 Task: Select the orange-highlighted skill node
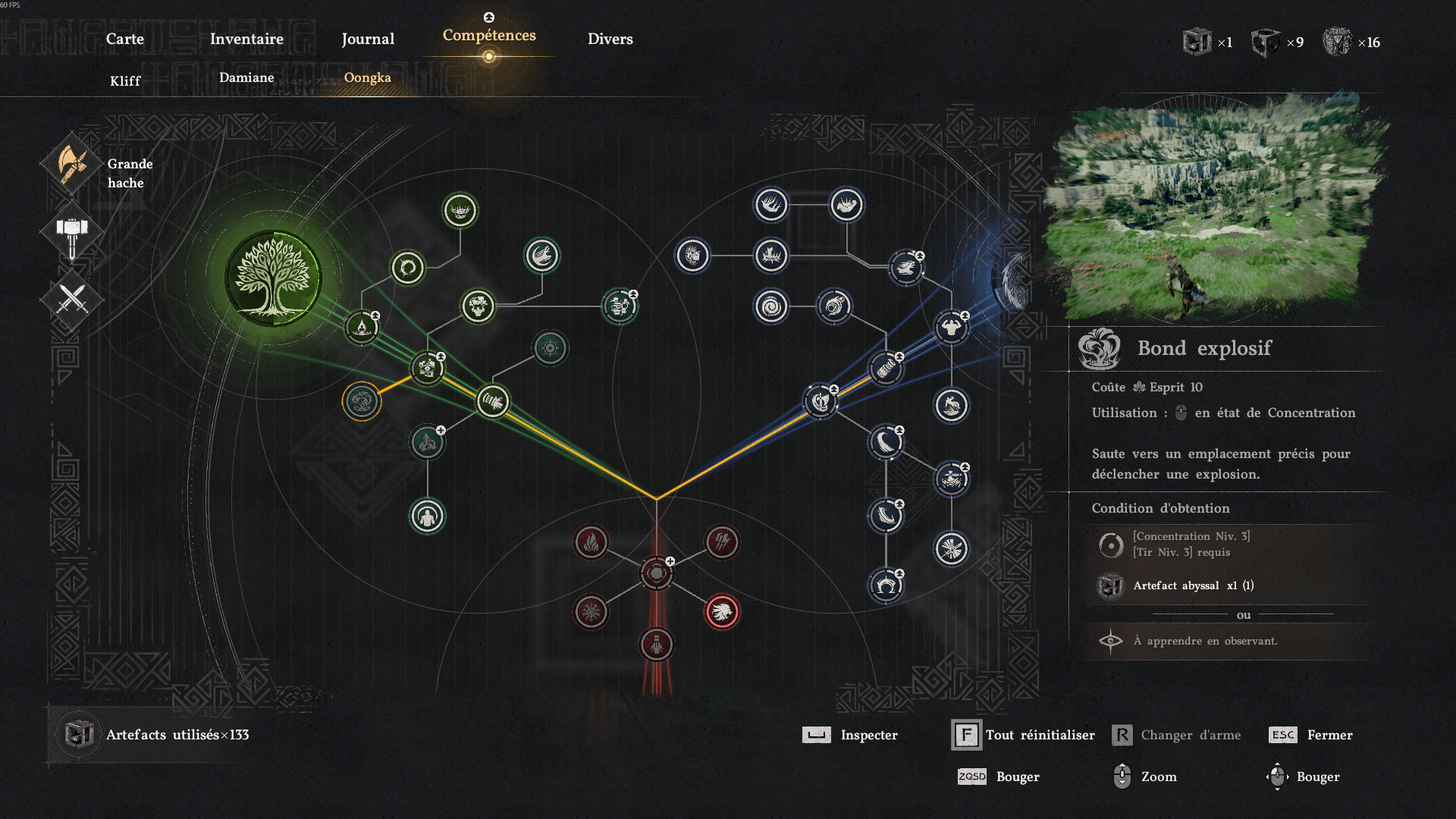[362, 401]
